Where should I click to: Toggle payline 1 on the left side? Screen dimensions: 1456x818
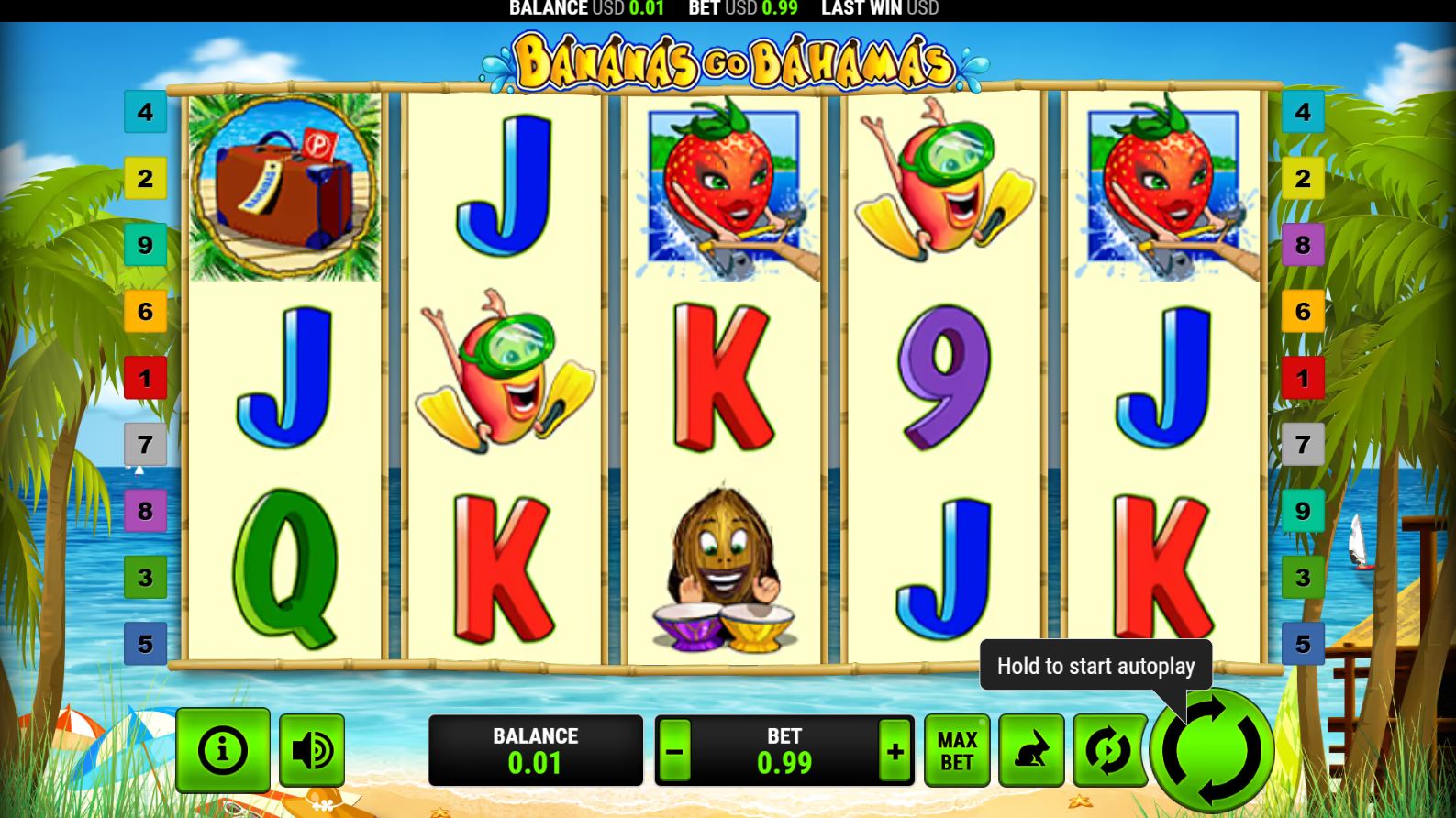(145, 378)
